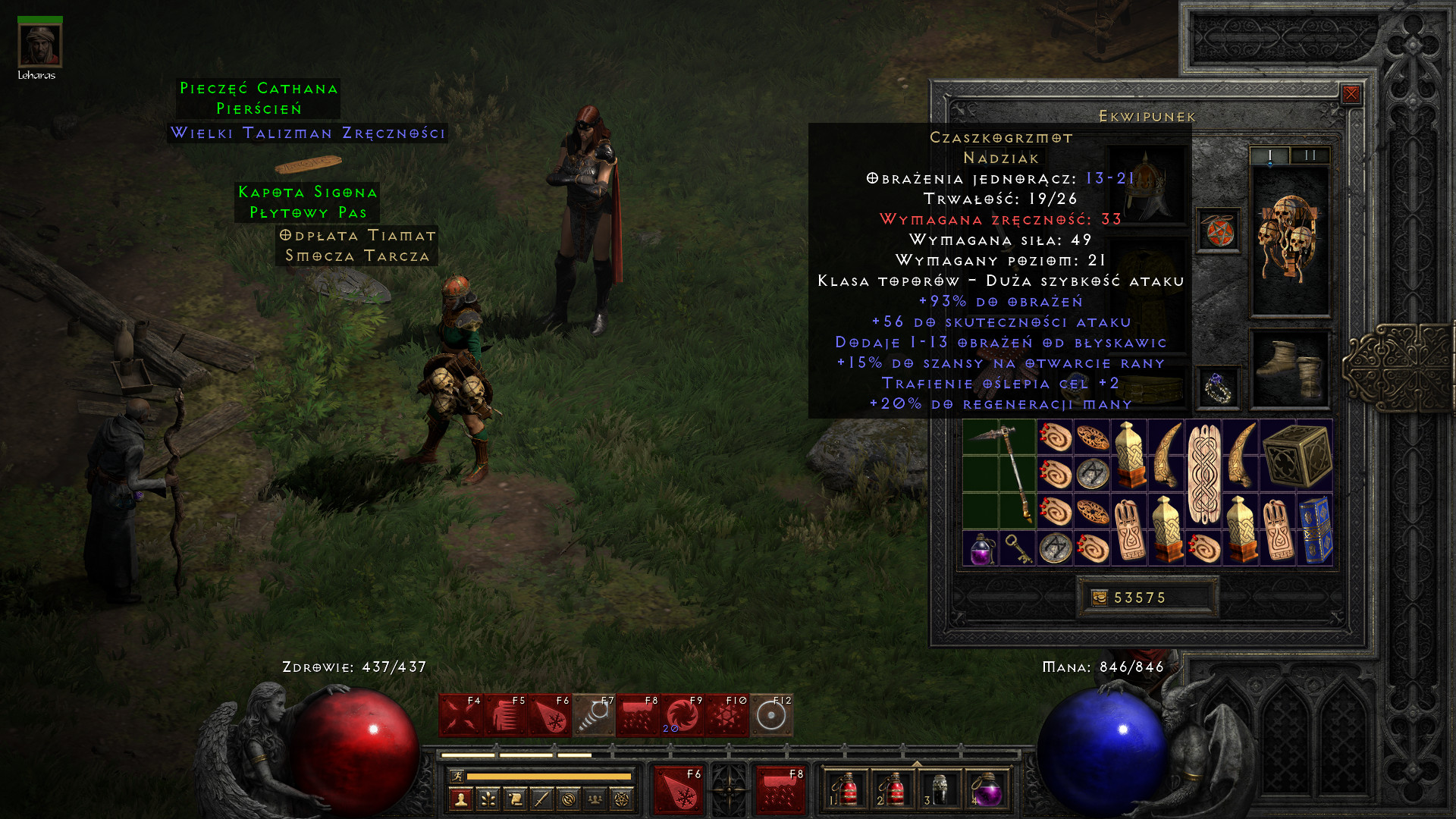
Task: Select the pentagram amulet slot
Action: click(x=1219, y=231)
